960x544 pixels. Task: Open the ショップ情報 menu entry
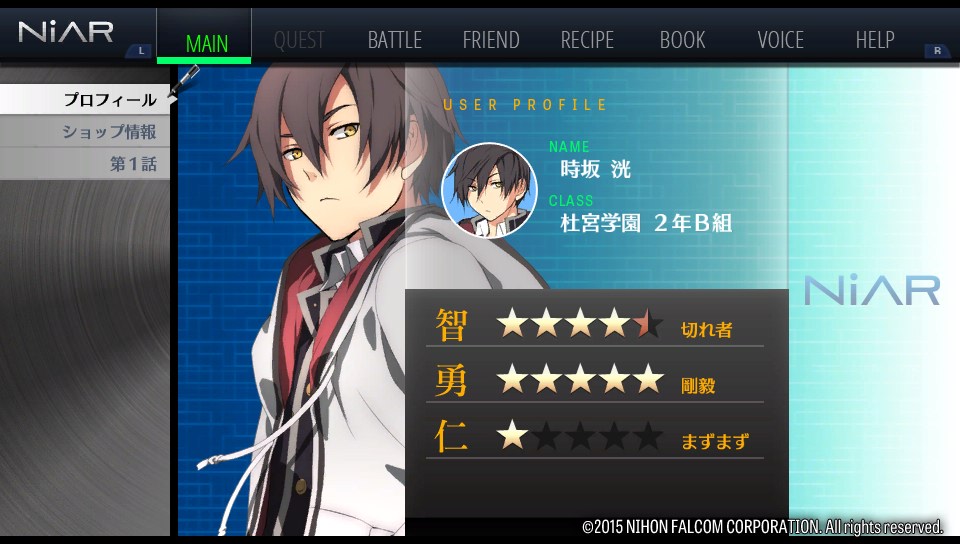coord(108,132)
